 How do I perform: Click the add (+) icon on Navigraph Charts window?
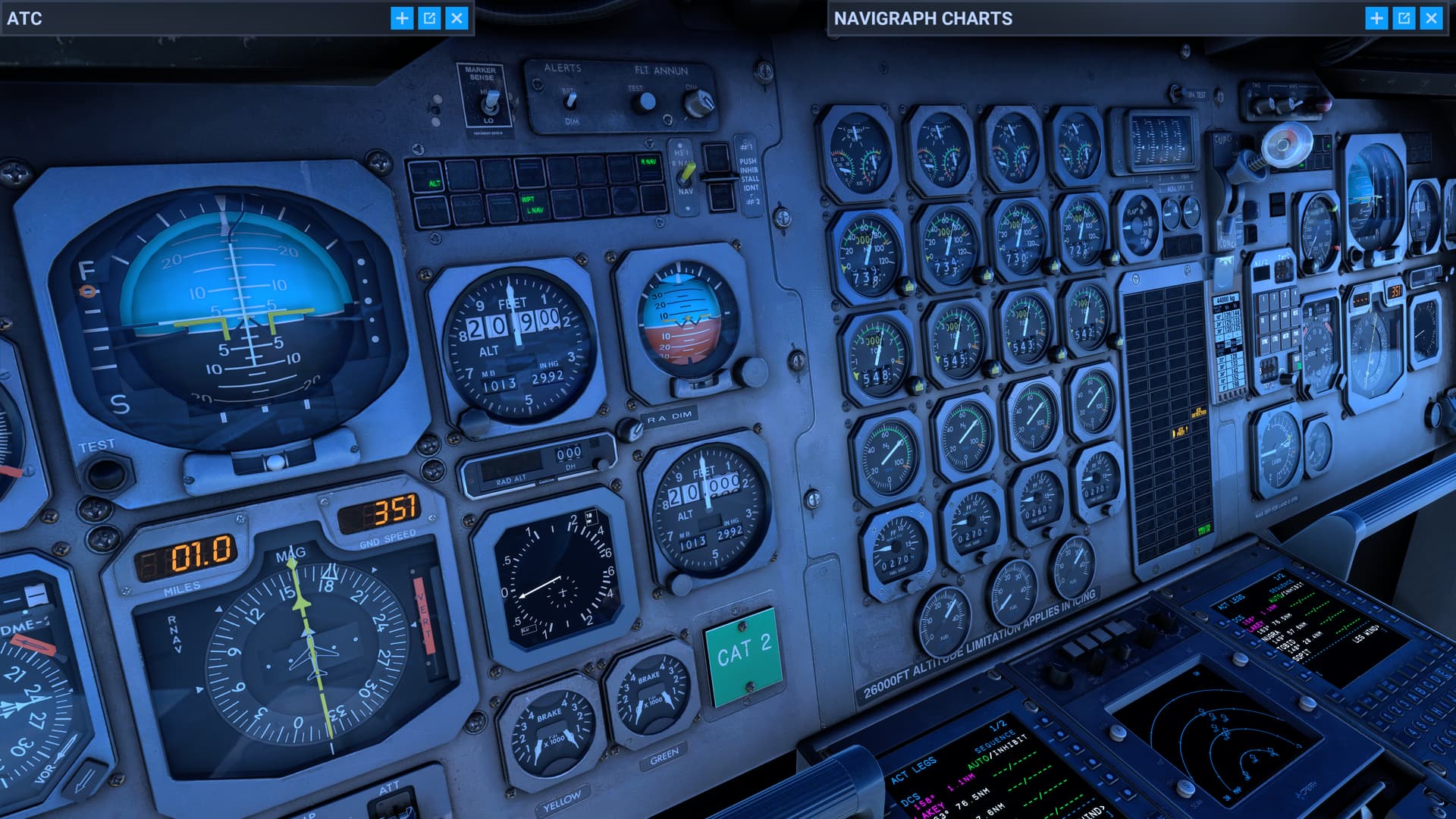1375,17
